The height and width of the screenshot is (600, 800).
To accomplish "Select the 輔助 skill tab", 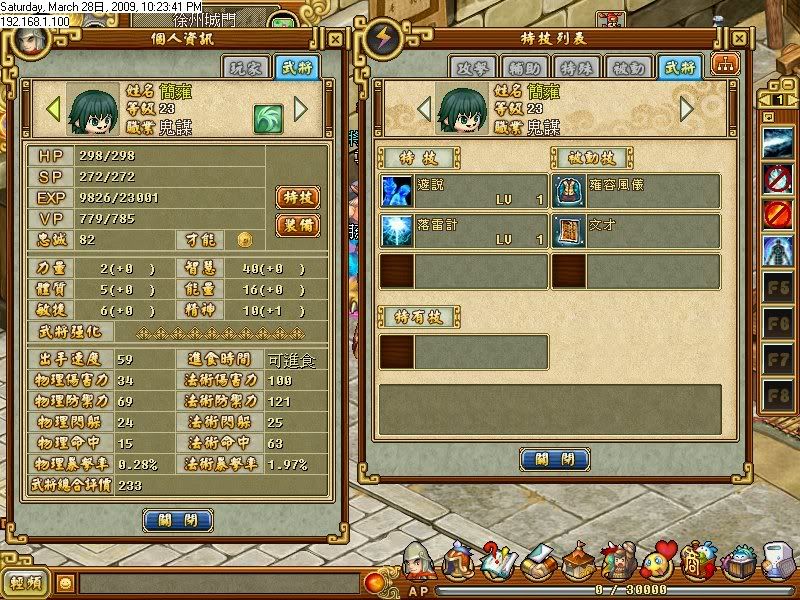I will (x=525, y=67).
